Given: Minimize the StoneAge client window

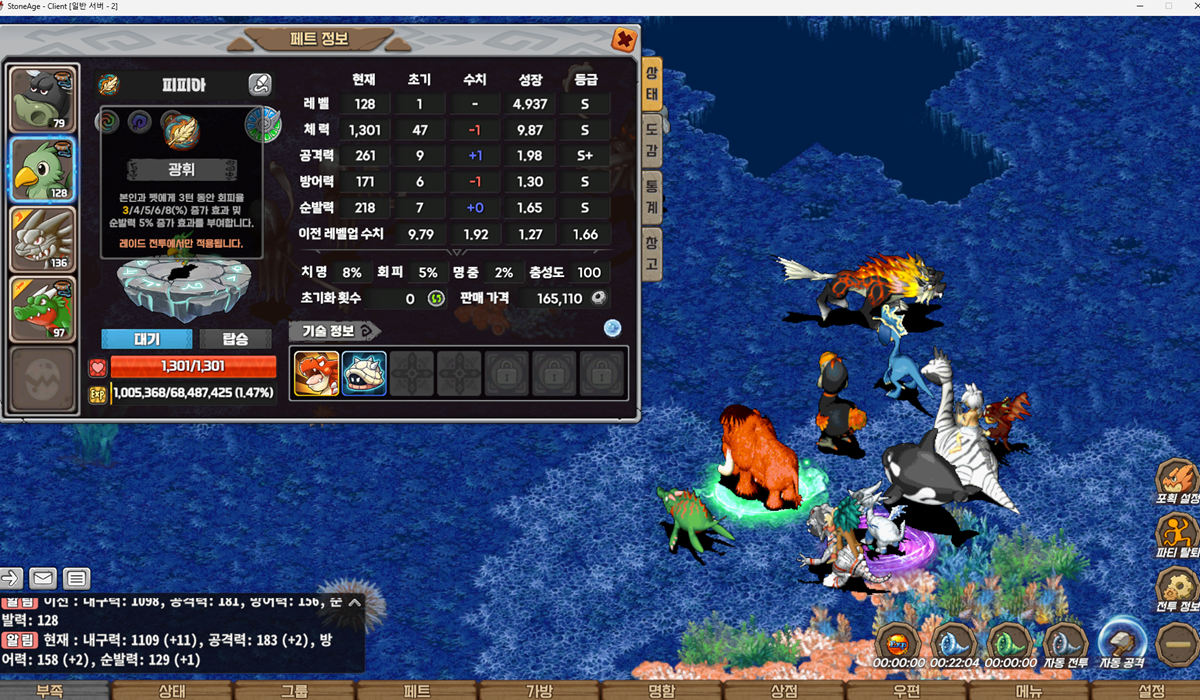Looking at the screenshot, I should (1141, 6).
